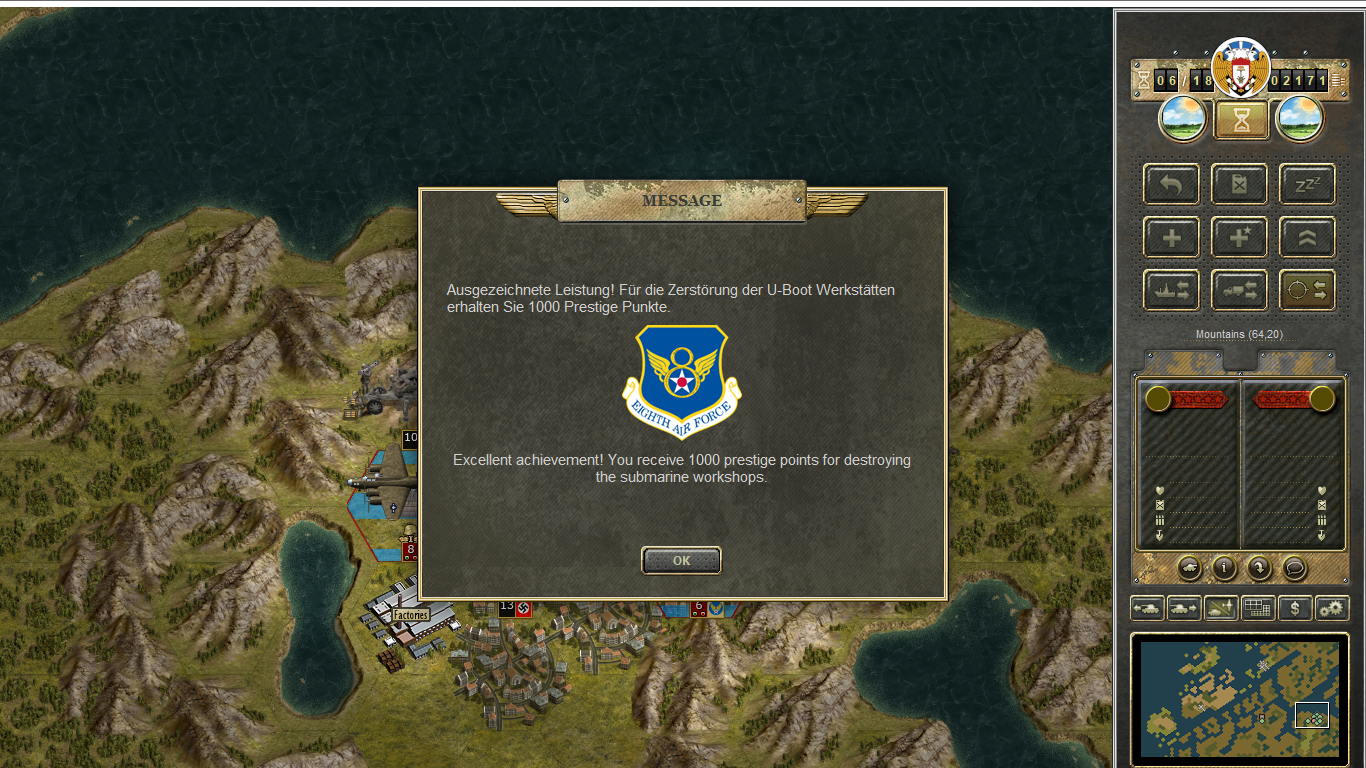Select the next unit tank arrow
The image size is (1366, 768).
pos(1184,607)
